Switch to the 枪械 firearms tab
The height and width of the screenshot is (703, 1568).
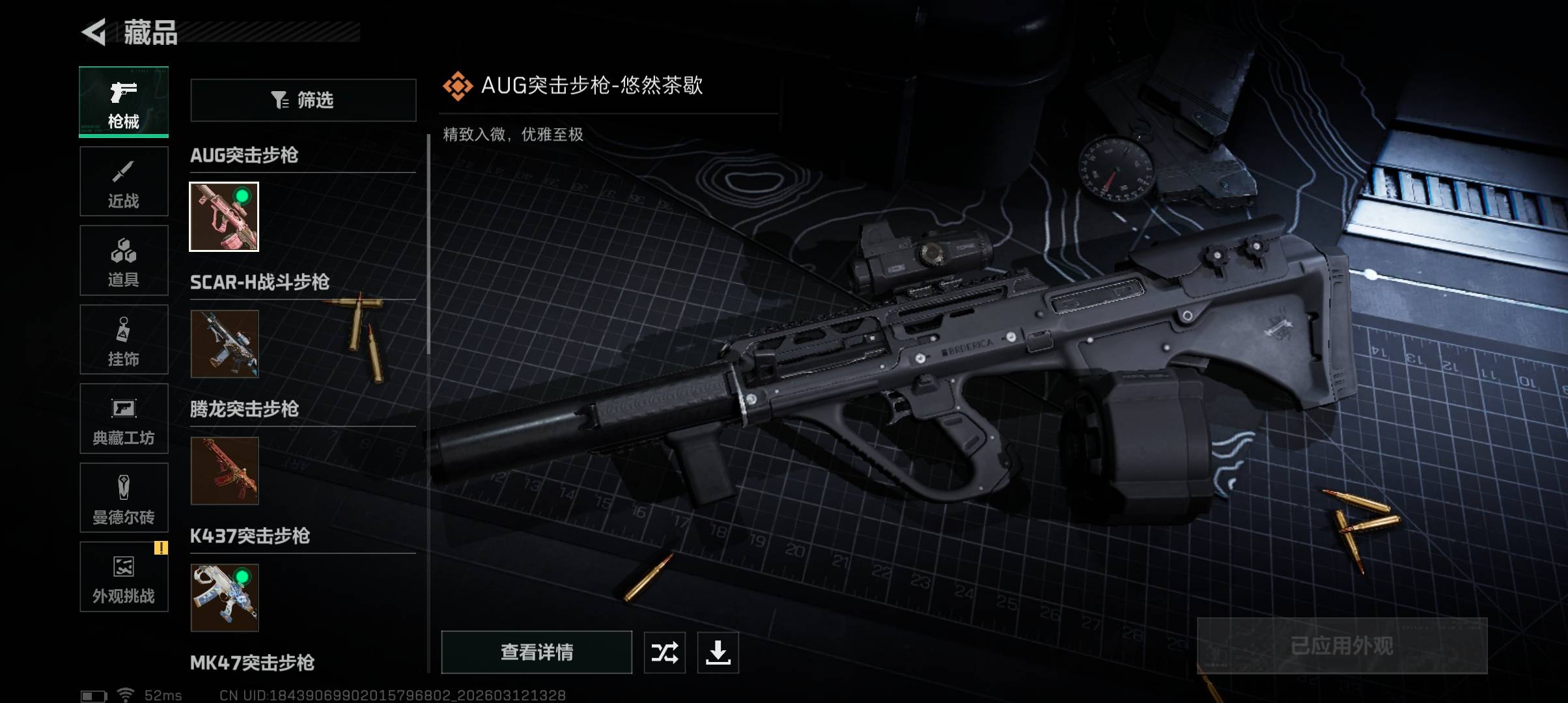tap(124, 102)
